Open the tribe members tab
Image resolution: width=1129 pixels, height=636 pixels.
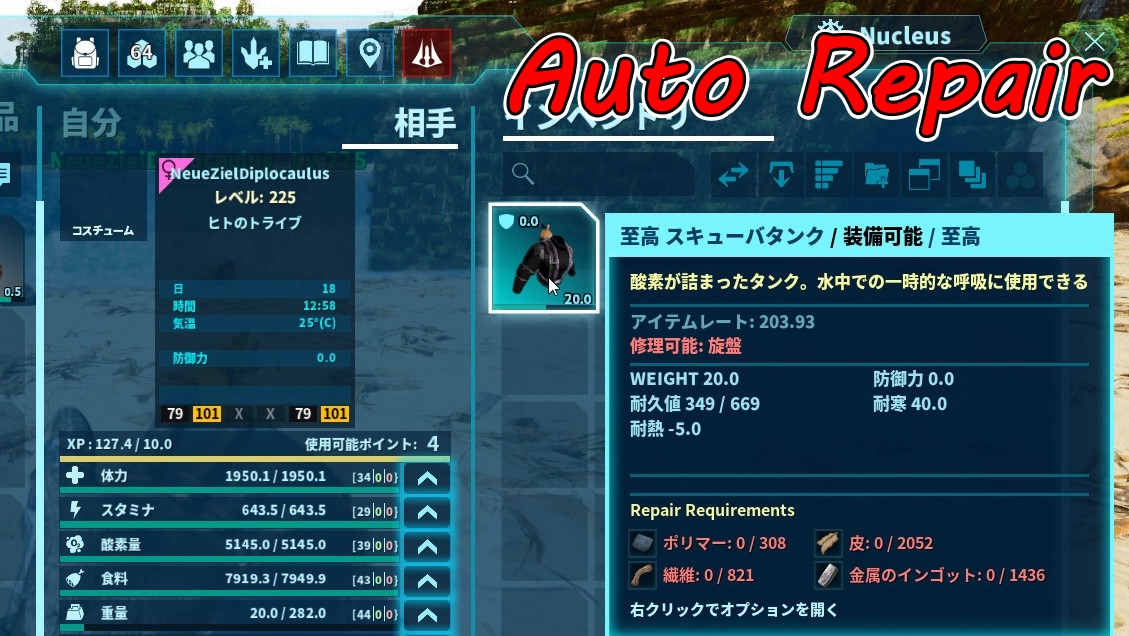[x=199, y=53]
